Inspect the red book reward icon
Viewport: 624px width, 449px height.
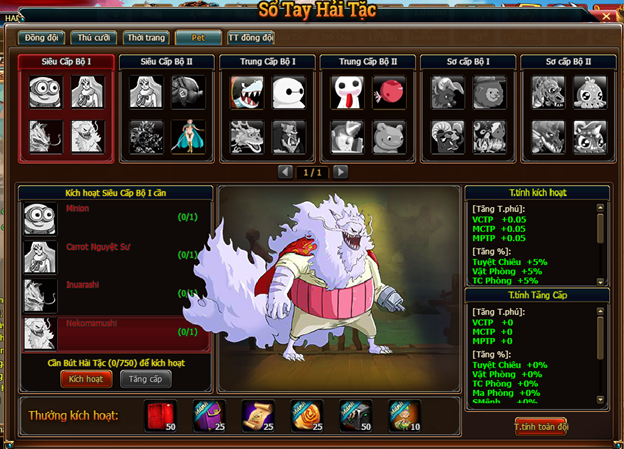point(160,415)
